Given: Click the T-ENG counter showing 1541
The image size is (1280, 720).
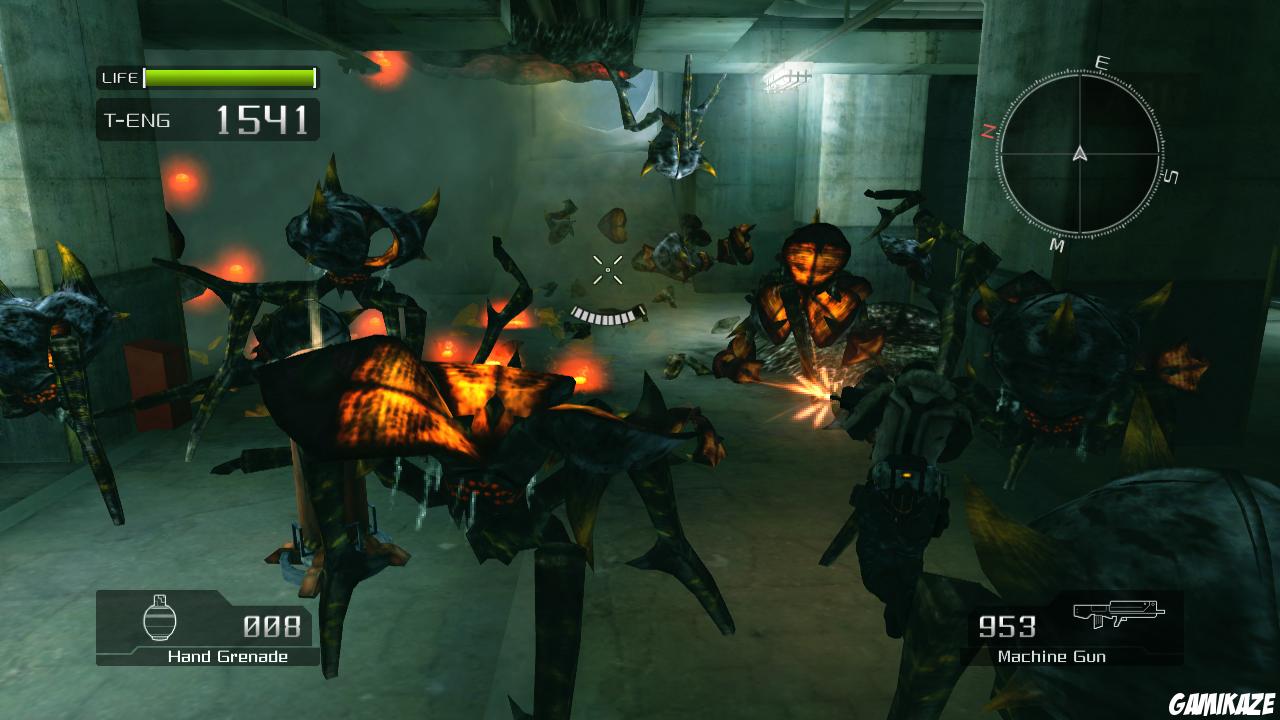Looking at the screenshot, I should point(262,120).
